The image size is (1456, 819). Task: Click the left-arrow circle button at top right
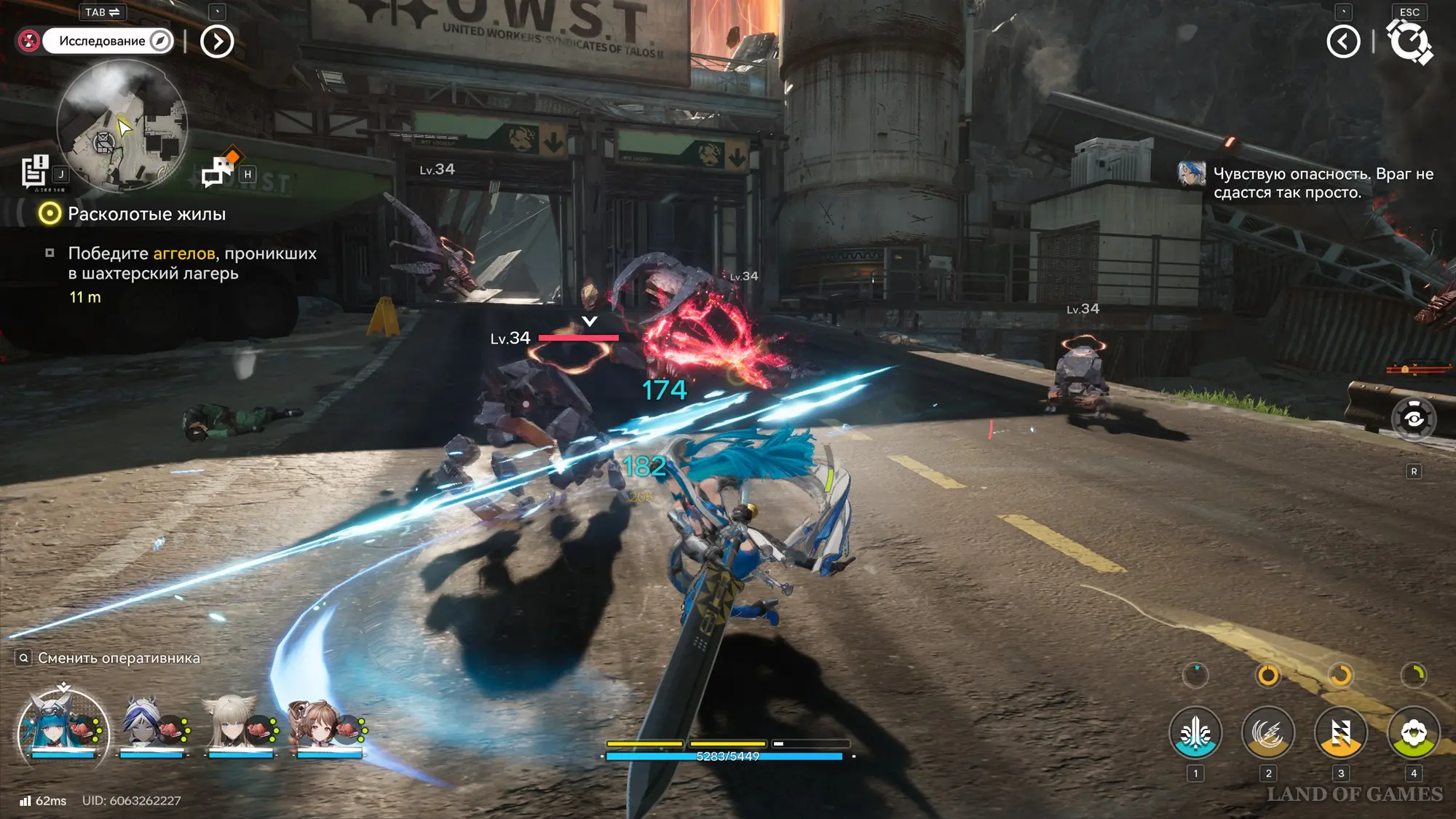click(1343, 41)
